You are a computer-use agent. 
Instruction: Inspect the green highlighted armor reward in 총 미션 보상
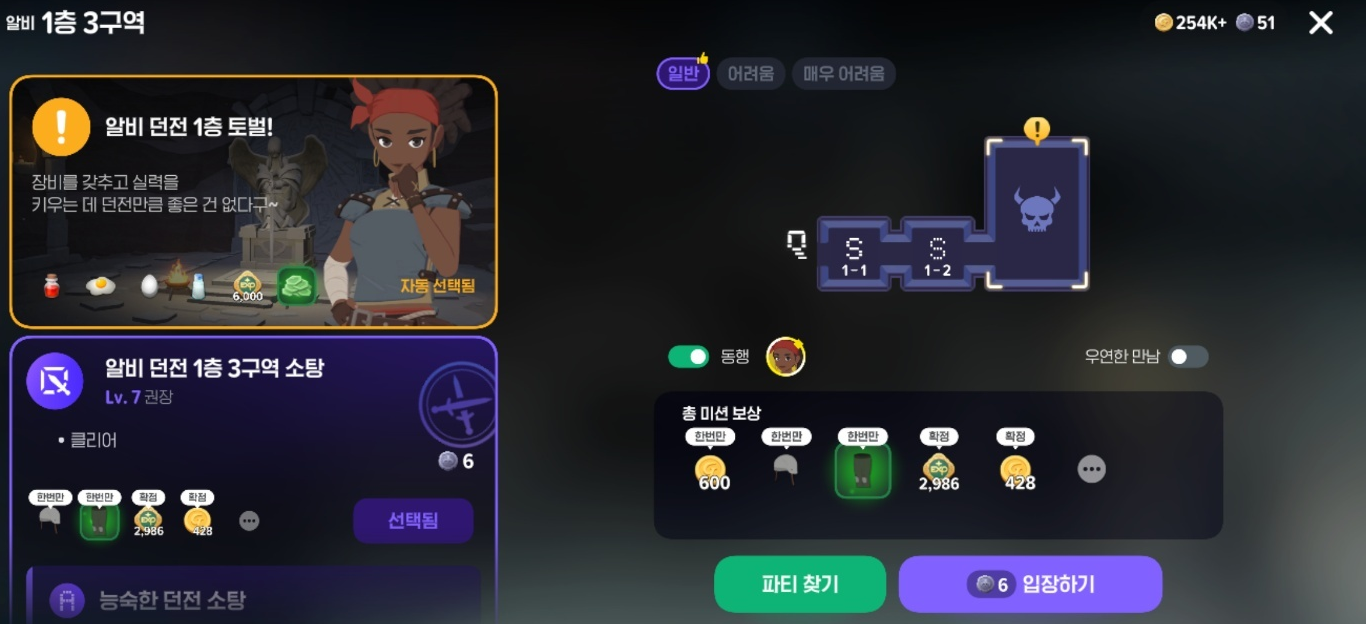[x=862, y=471]
